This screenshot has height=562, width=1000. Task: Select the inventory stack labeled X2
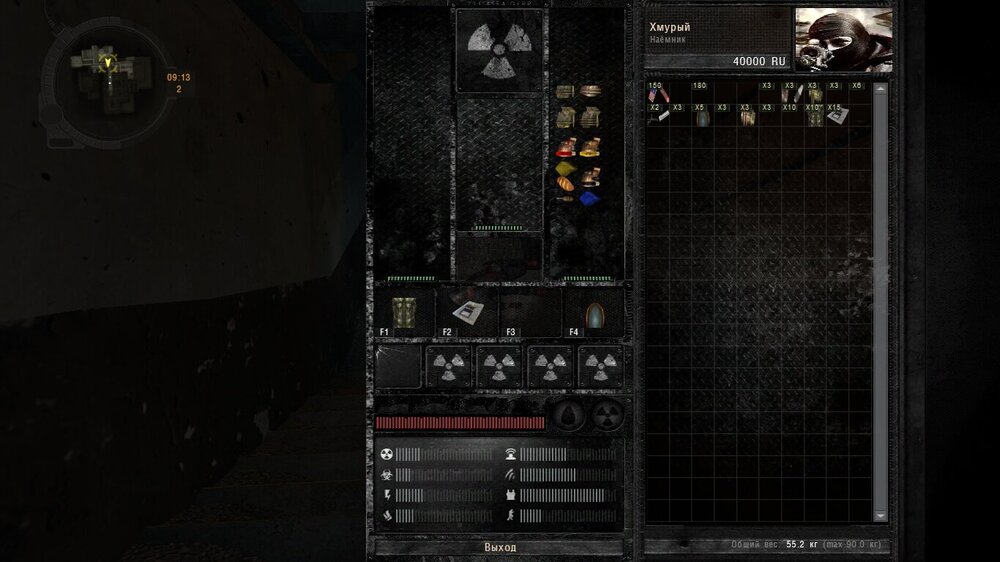pos(656,116)
